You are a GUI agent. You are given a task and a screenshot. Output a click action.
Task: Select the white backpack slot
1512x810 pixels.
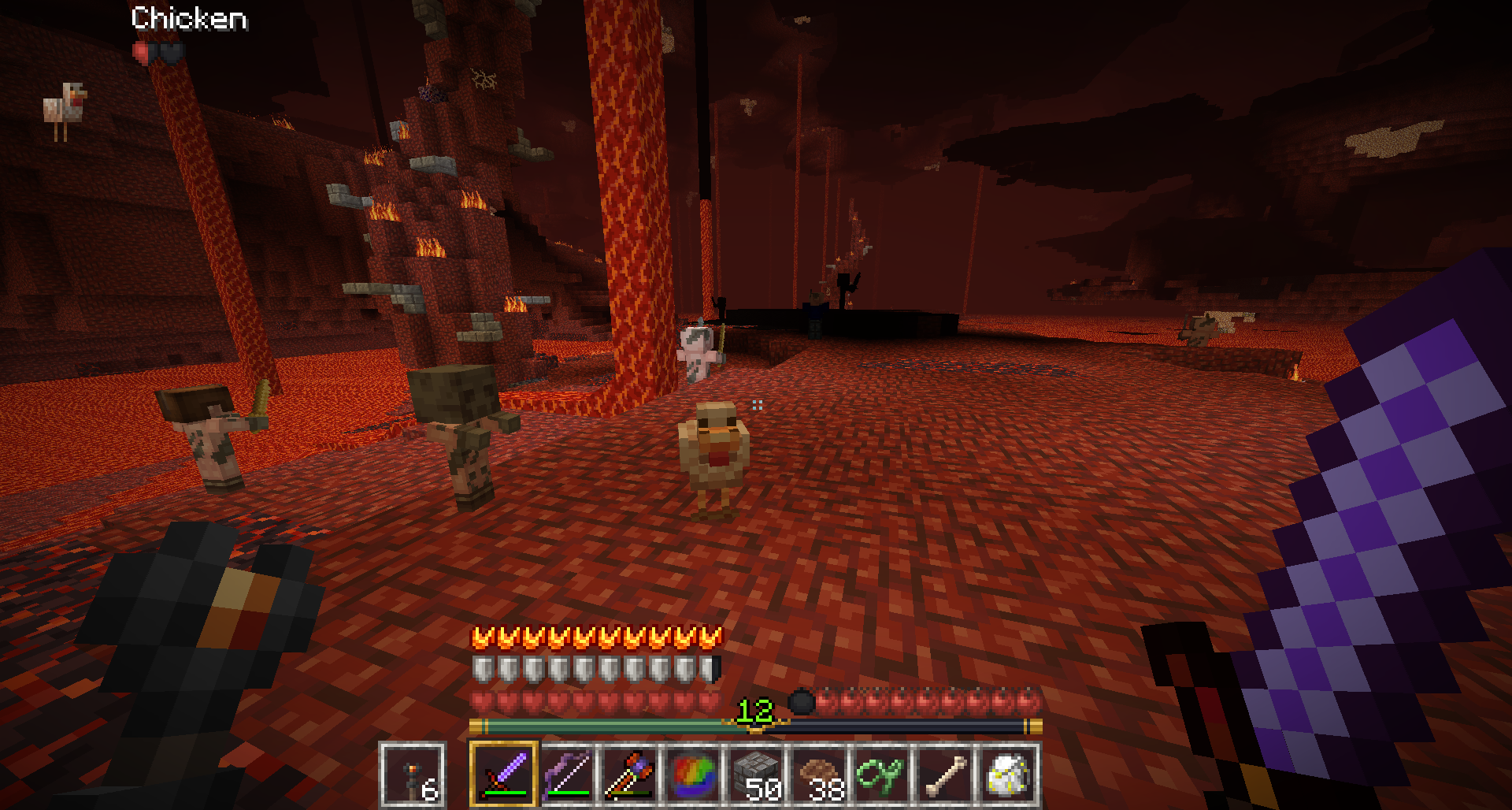click(1008, 775)
